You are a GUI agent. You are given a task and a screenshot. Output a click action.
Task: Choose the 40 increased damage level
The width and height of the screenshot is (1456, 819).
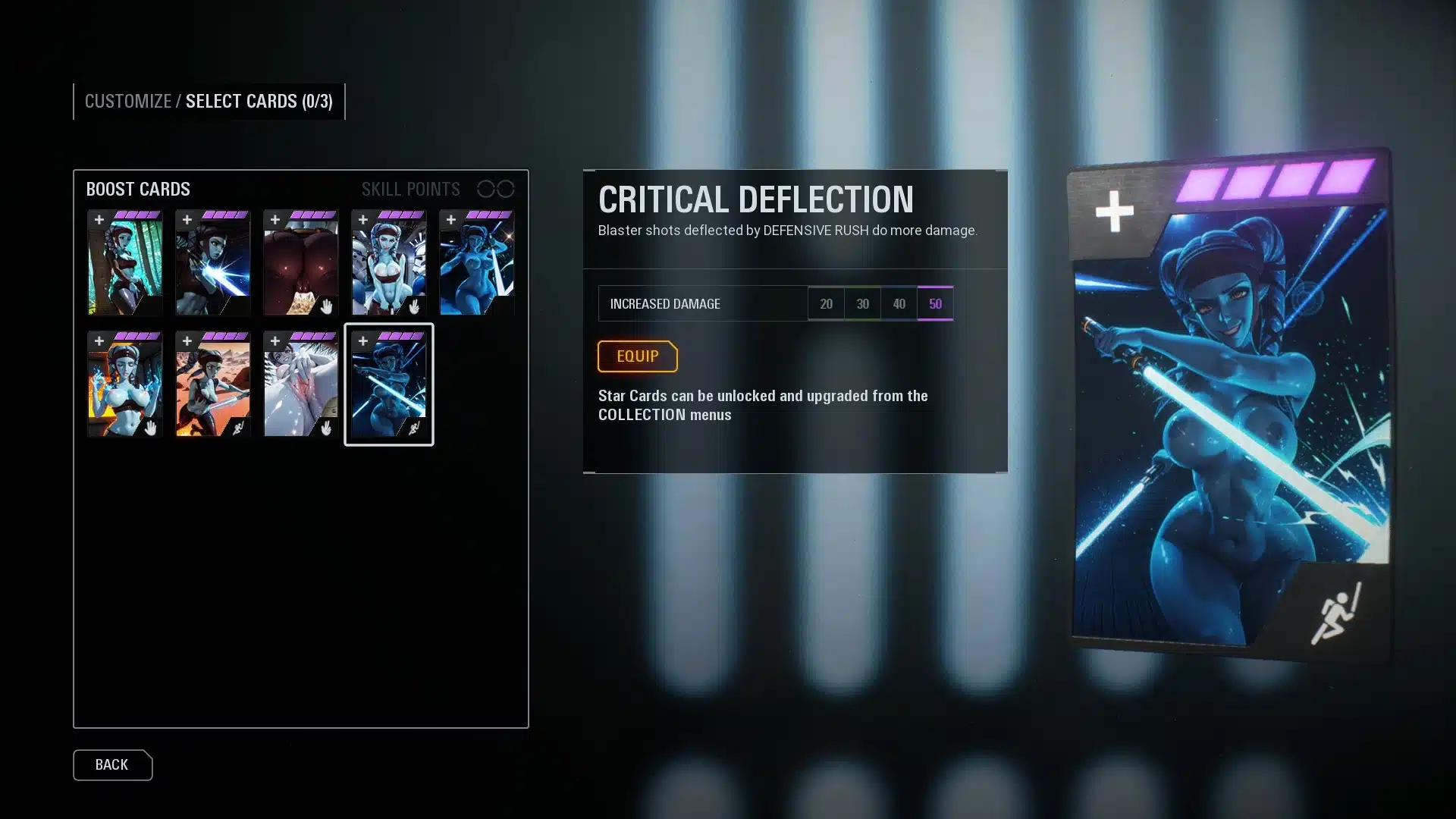[899, 304]
